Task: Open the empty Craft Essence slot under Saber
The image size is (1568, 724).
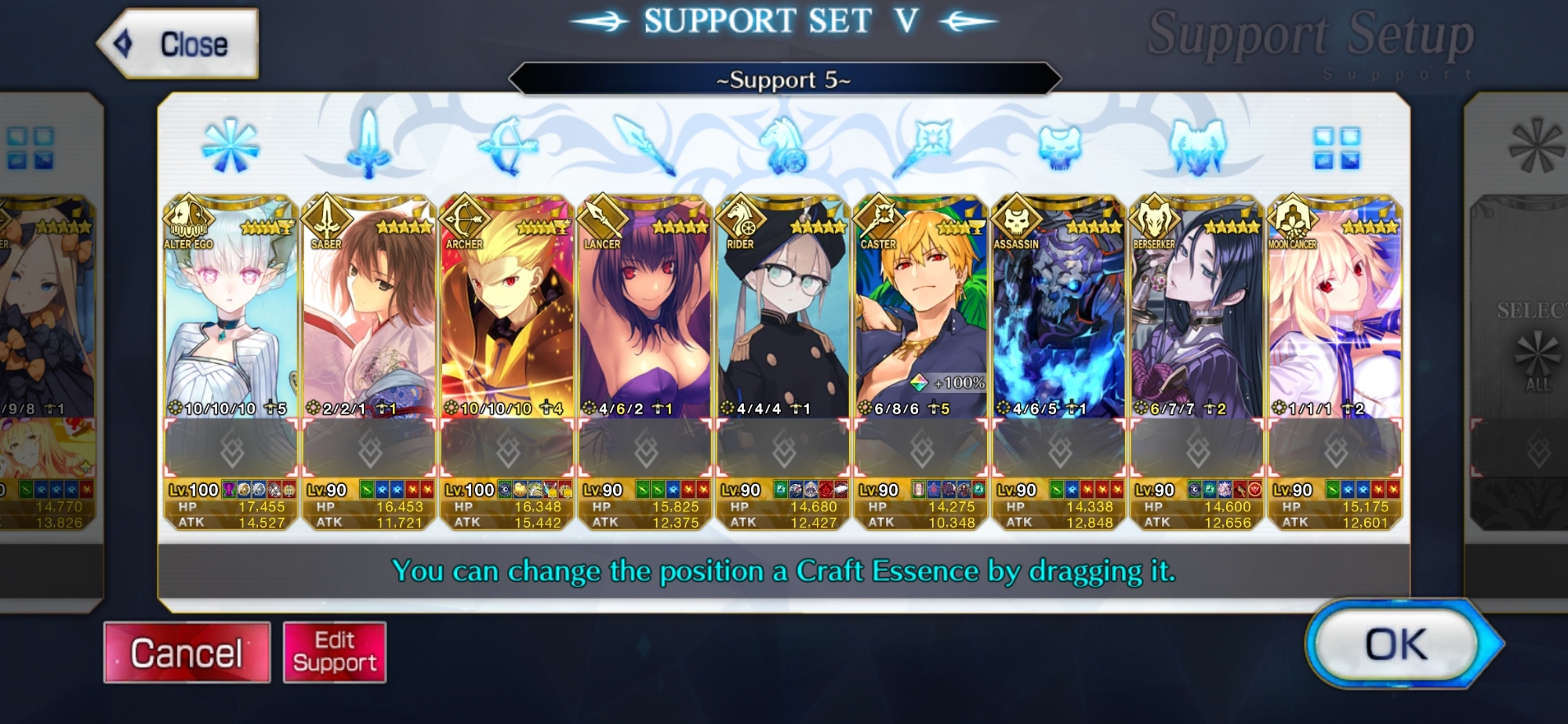Action: (368, 449)
